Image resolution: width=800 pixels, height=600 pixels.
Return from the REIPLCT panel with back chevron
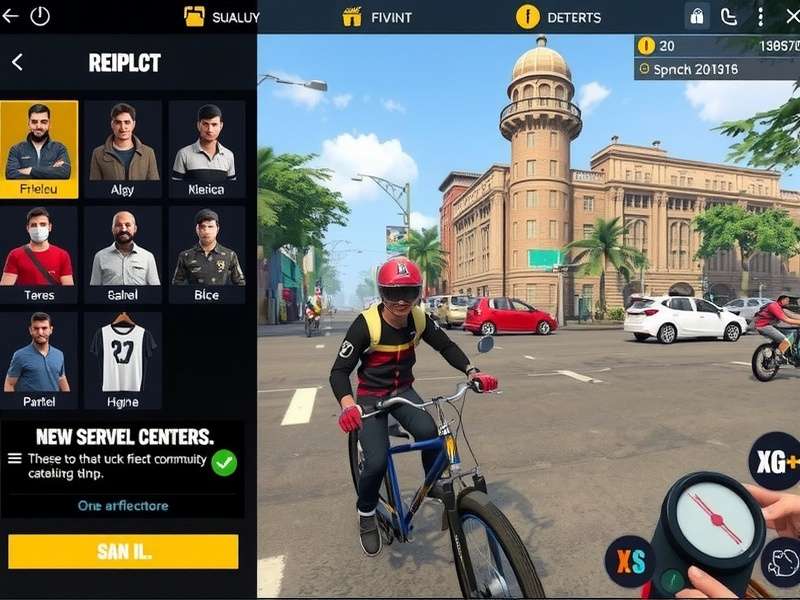[17, 62]
